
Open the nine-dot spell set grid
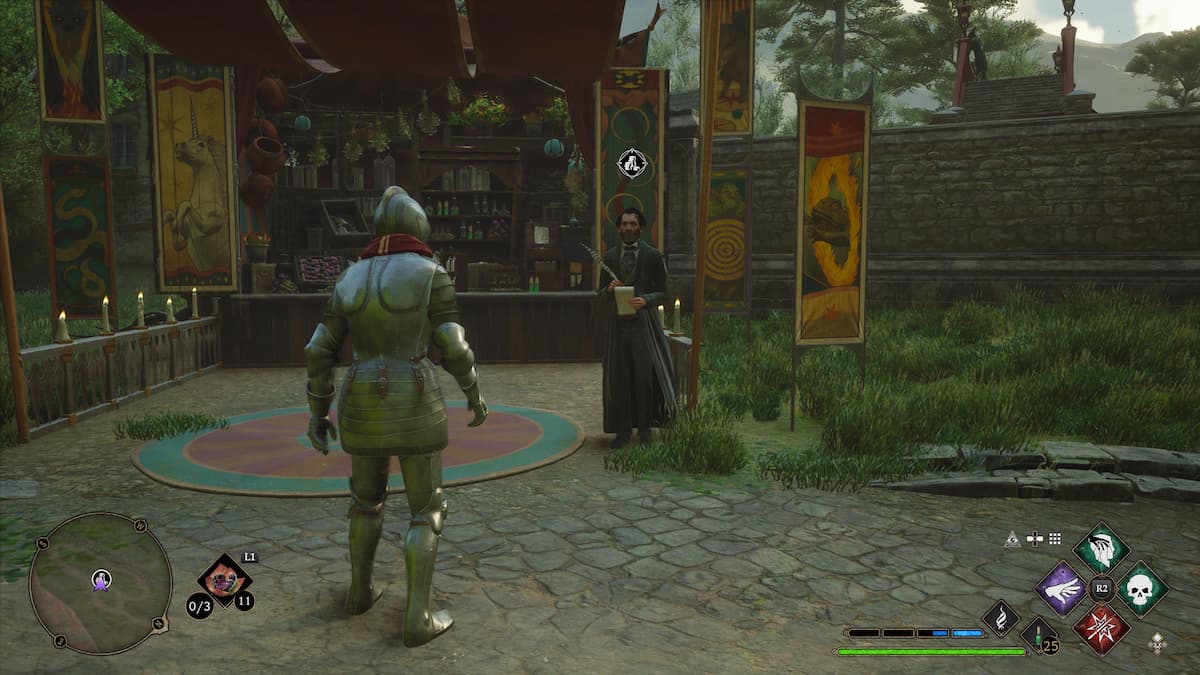1054,538
